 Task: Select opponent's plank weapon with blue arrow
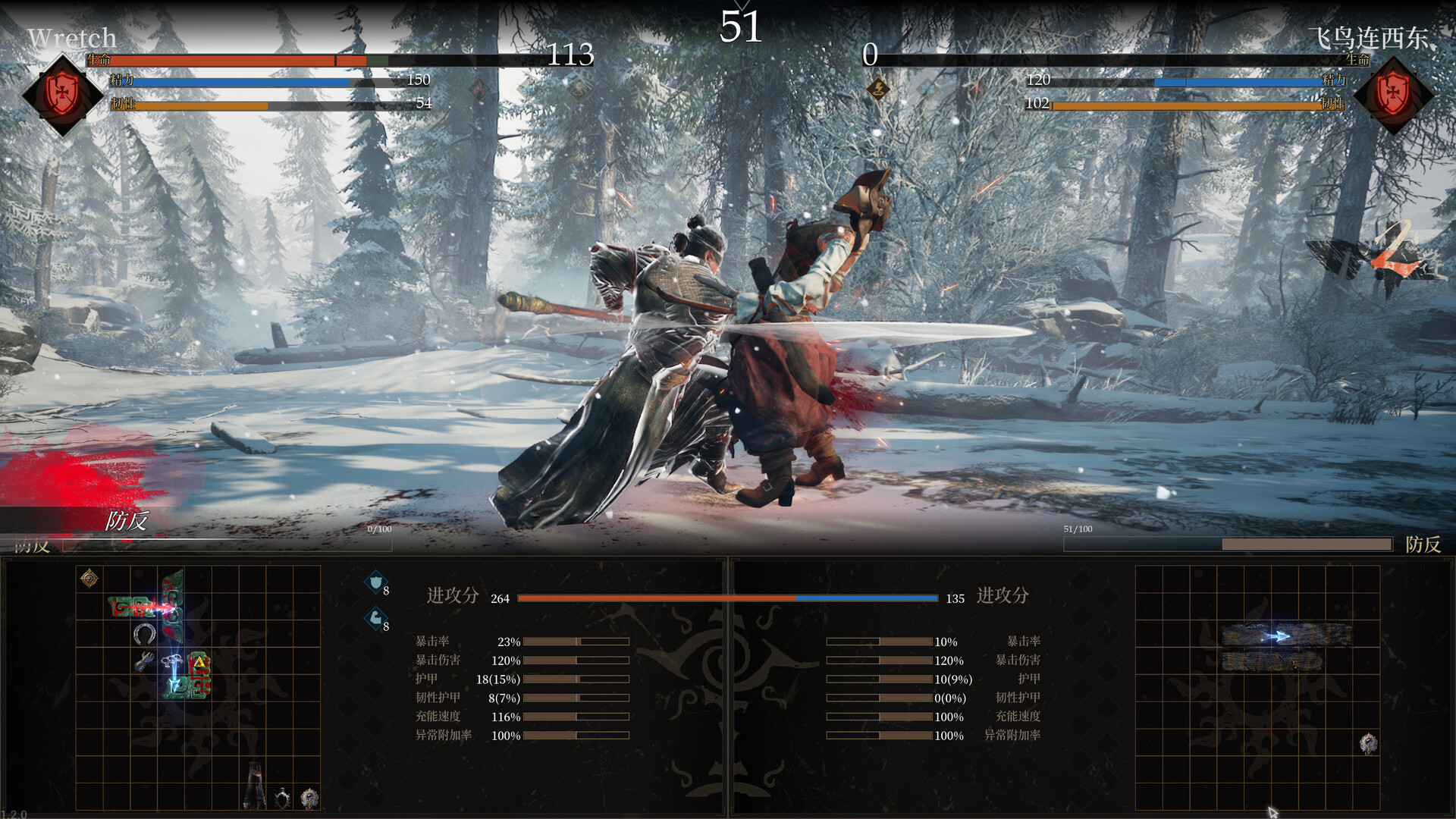(1286, 635)
